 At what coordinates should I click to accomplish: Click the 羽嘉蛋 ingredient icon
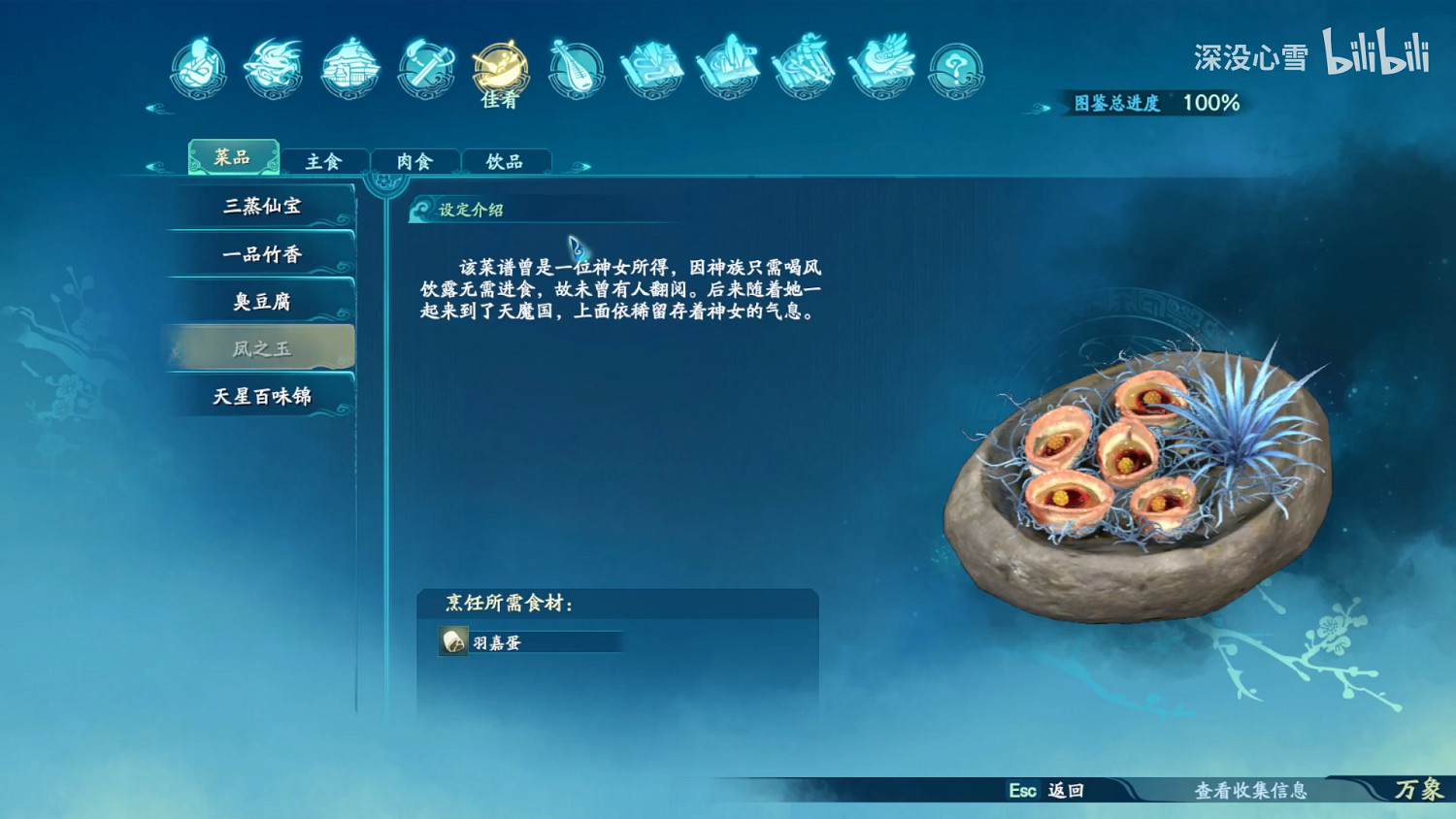click(x=451, y=643)
